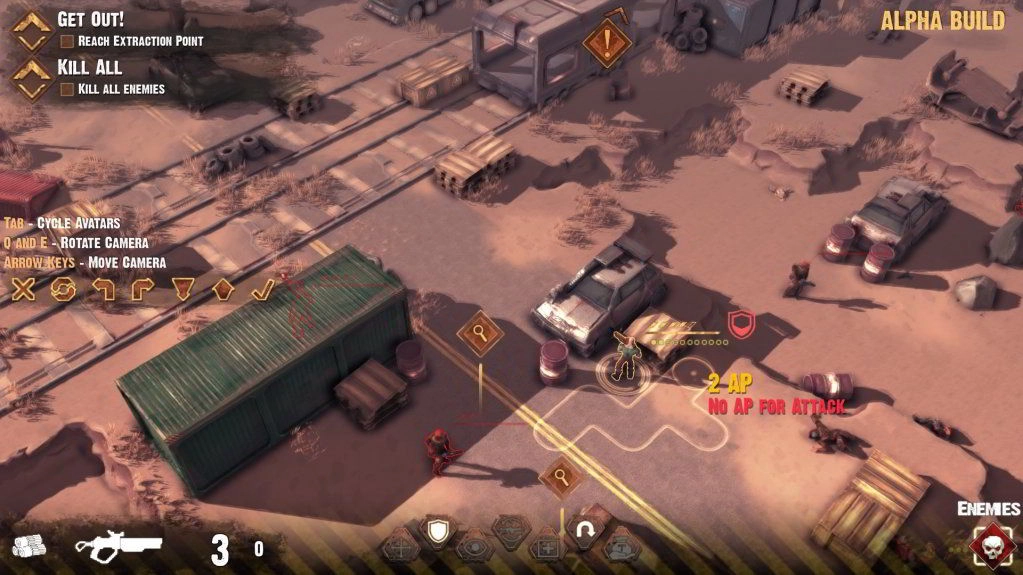Screen dimensions: 1023x575
Task: Open the ammo shells icon
Action: (29, 546)
